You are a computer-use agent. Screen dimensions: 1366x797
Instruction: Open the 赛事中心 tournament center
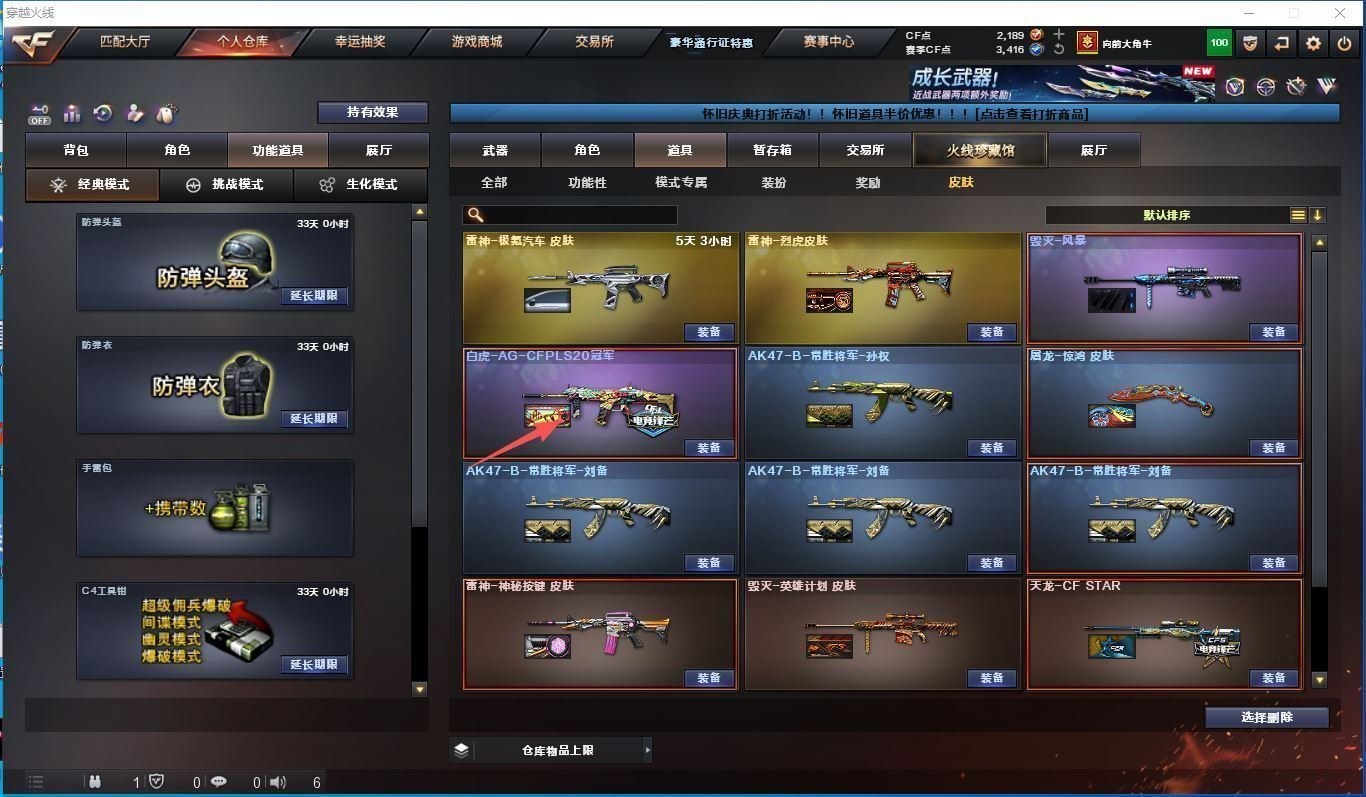pyautogui.click(x=829, y=42)
